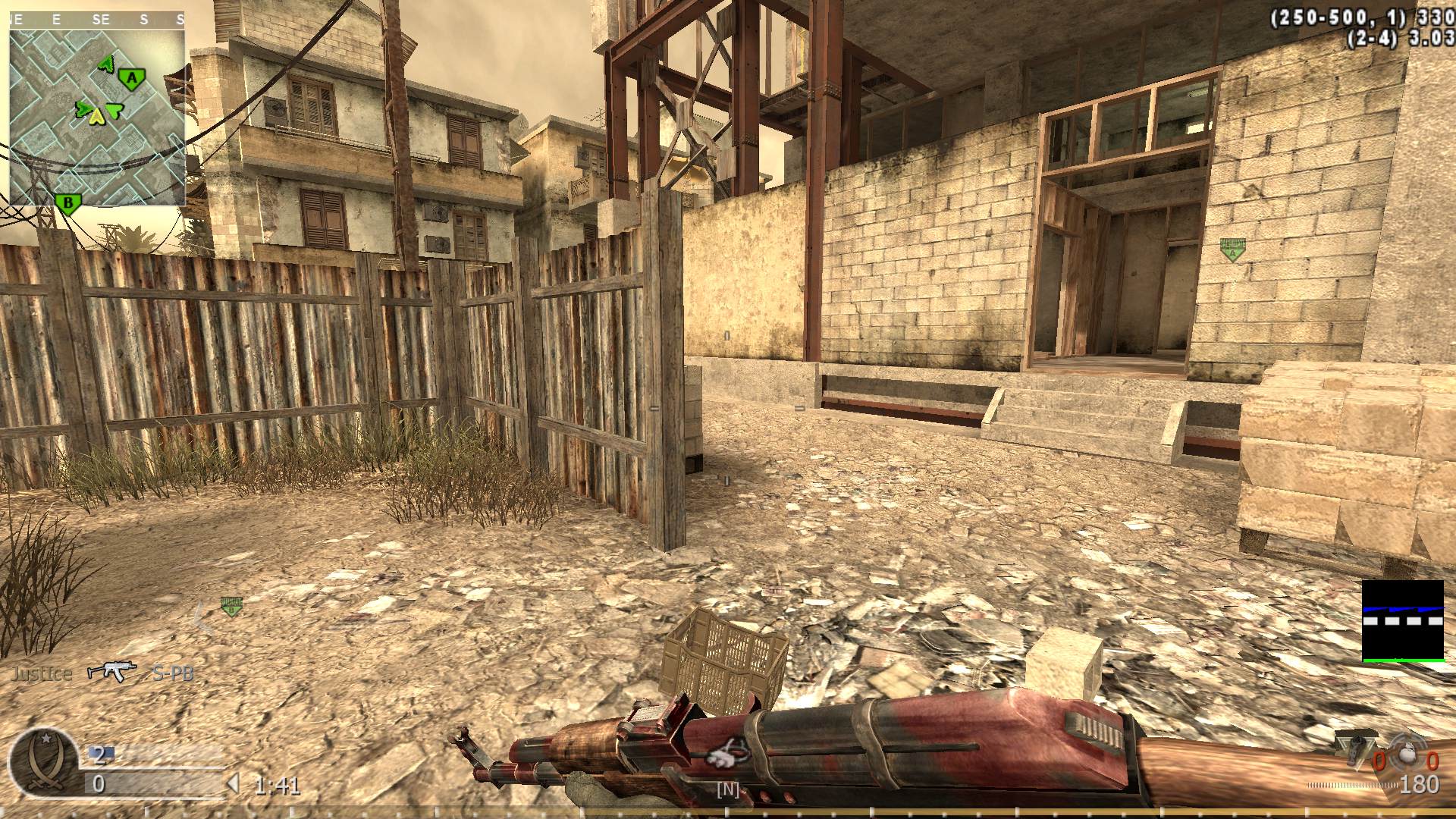
Task: Toggle the yellow player arrow on minimap
Action: click(x=99, y=116)
